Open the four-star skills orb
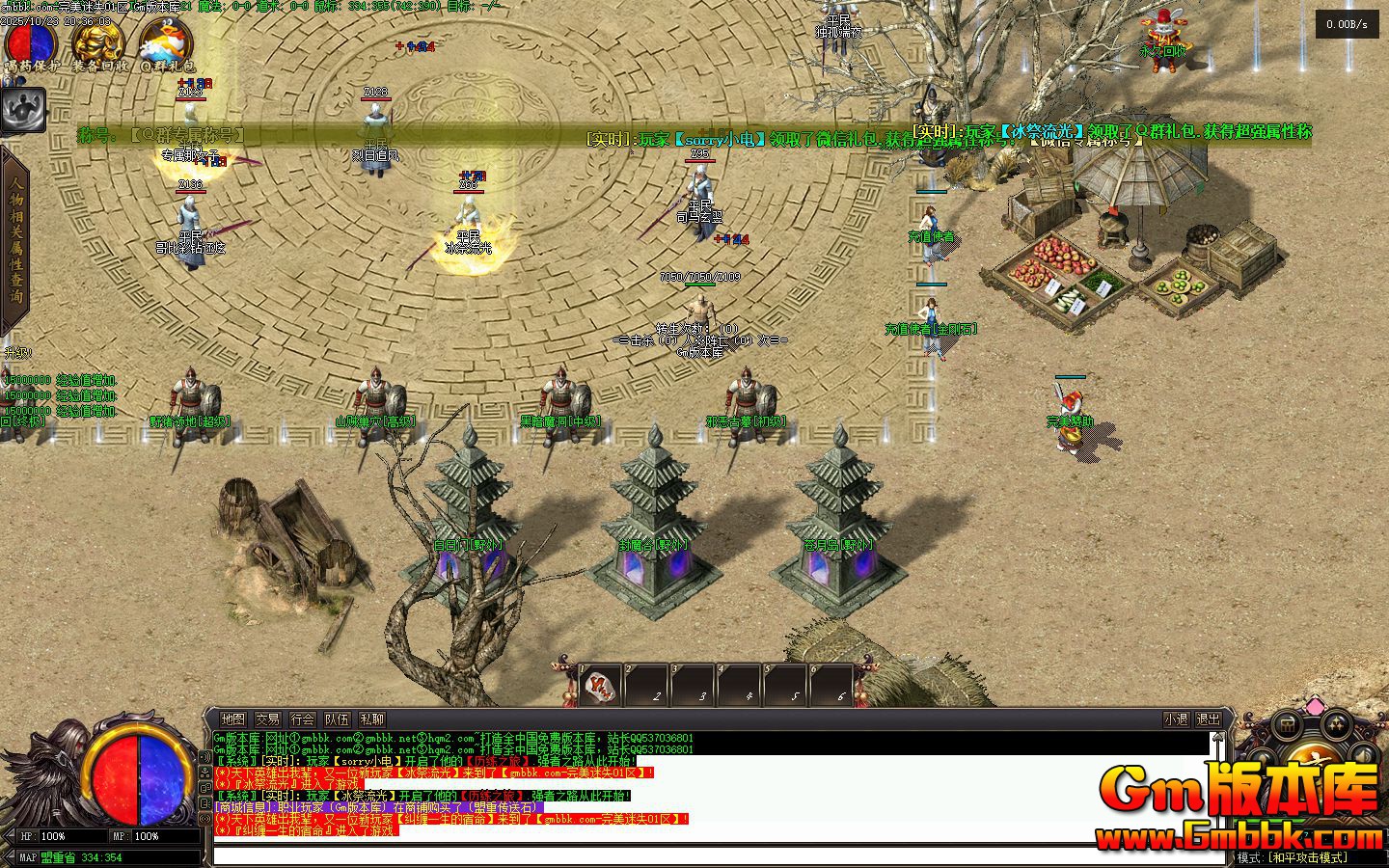This screenshot has height=868, width=1389. pos(1337,725)
